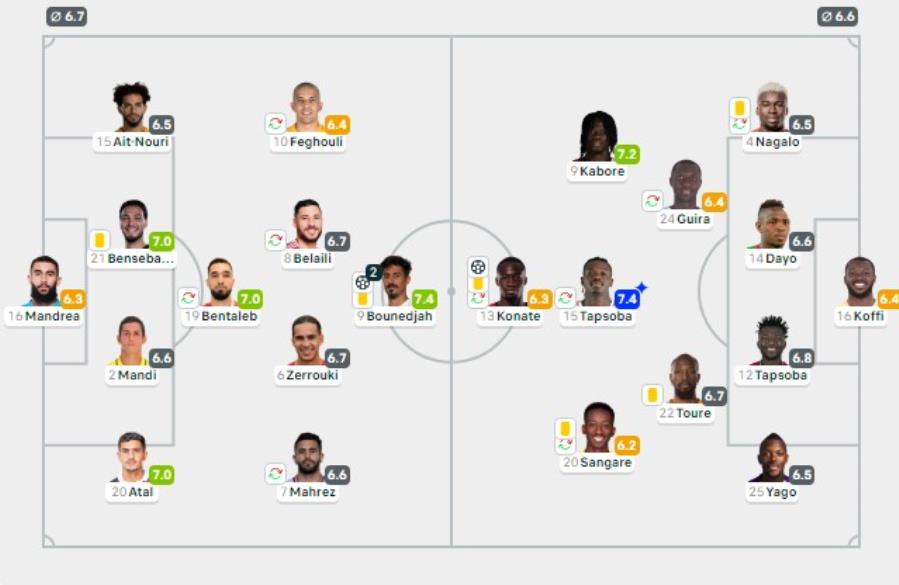Select number 25 Yago
This screenshot has height=585, width=899.
click(773, 458)
